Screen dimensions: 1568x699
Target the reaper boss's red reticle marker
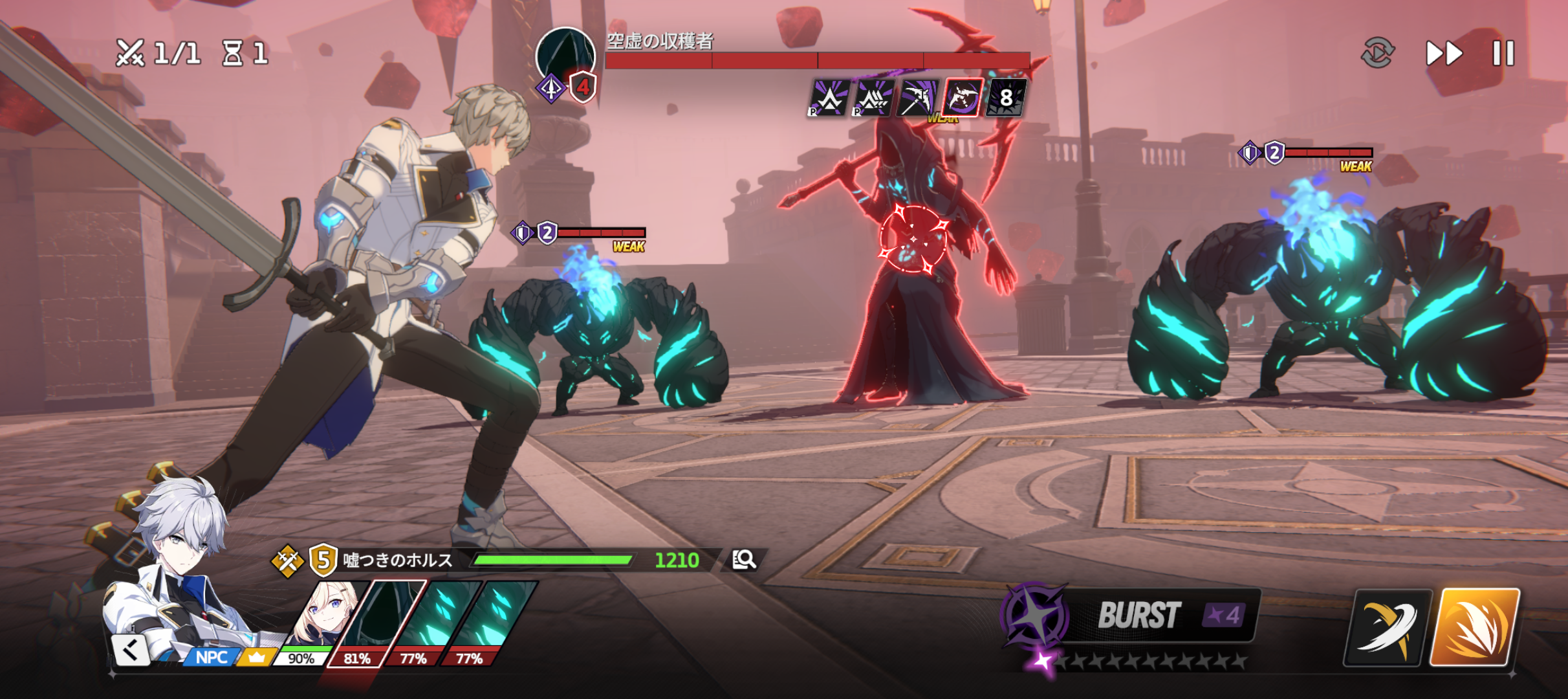pos(913,239)
